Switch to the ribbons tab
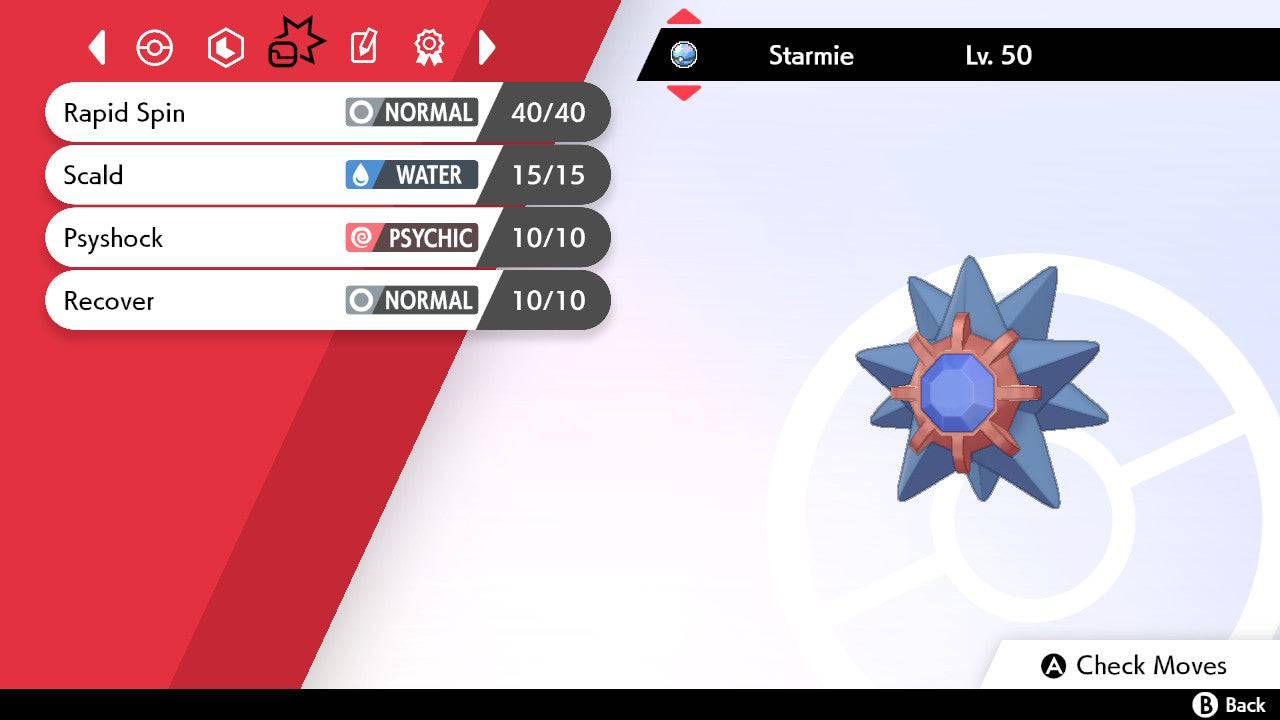Viewport: 1280px width, 720px height. click(429, 47)
